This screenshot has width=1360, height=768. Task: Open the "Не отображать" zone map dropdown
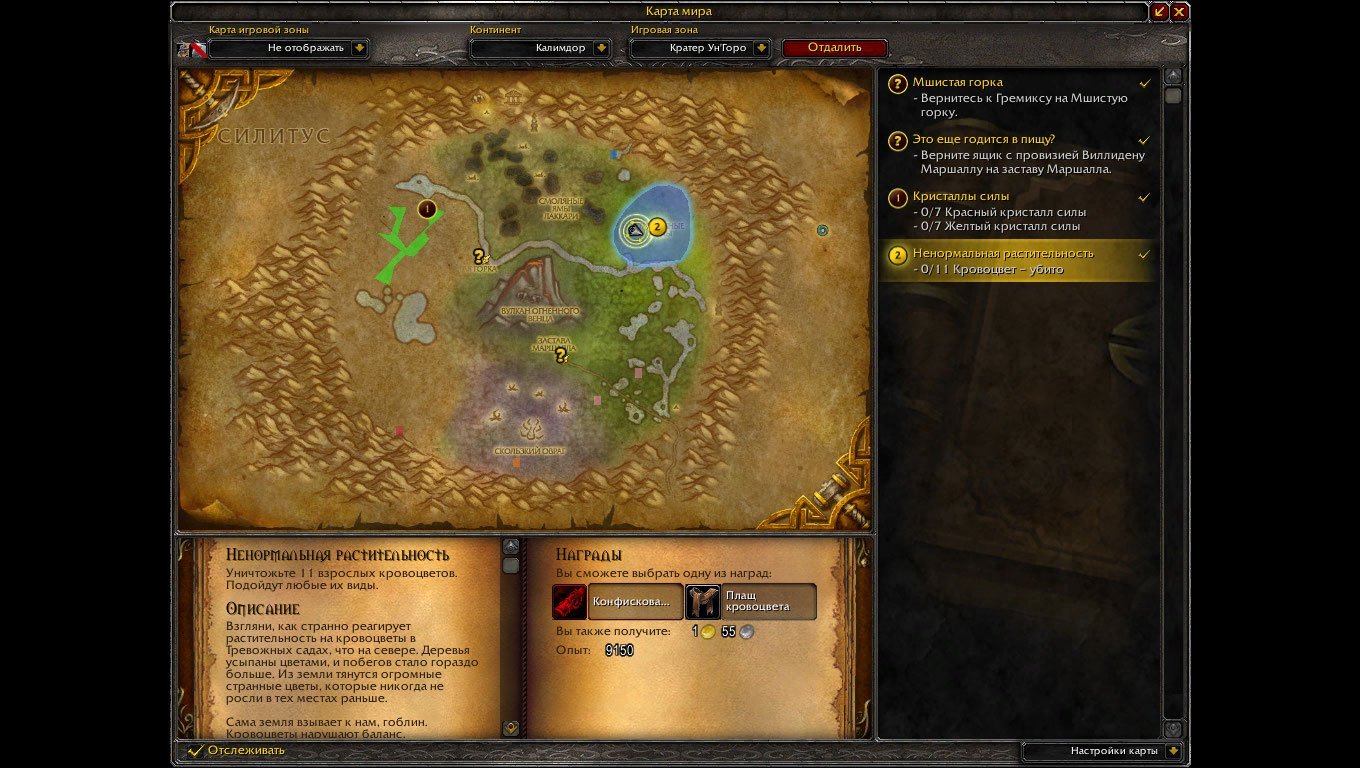(x=360, y=47)
